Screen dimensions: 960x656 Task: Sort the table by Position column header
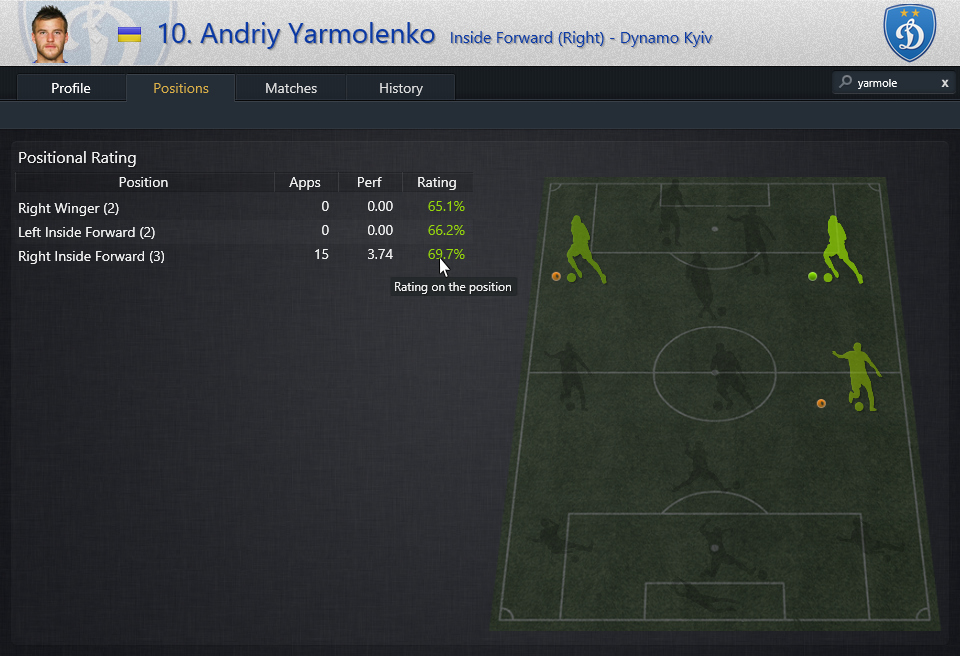[x=143, y=182]
